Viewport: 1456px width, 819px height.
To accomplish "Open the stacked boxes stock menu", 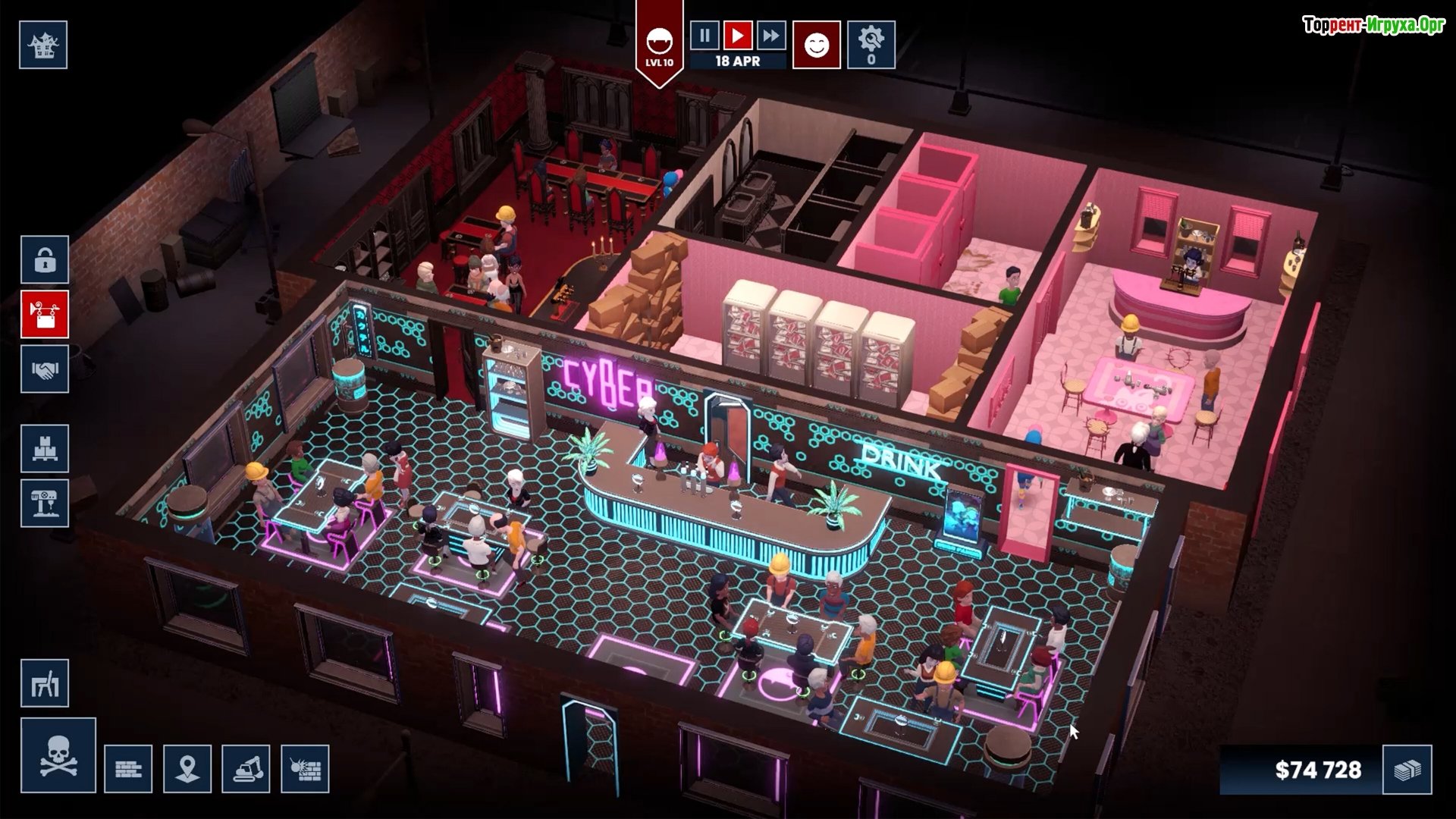I will (x=45, y=449).
